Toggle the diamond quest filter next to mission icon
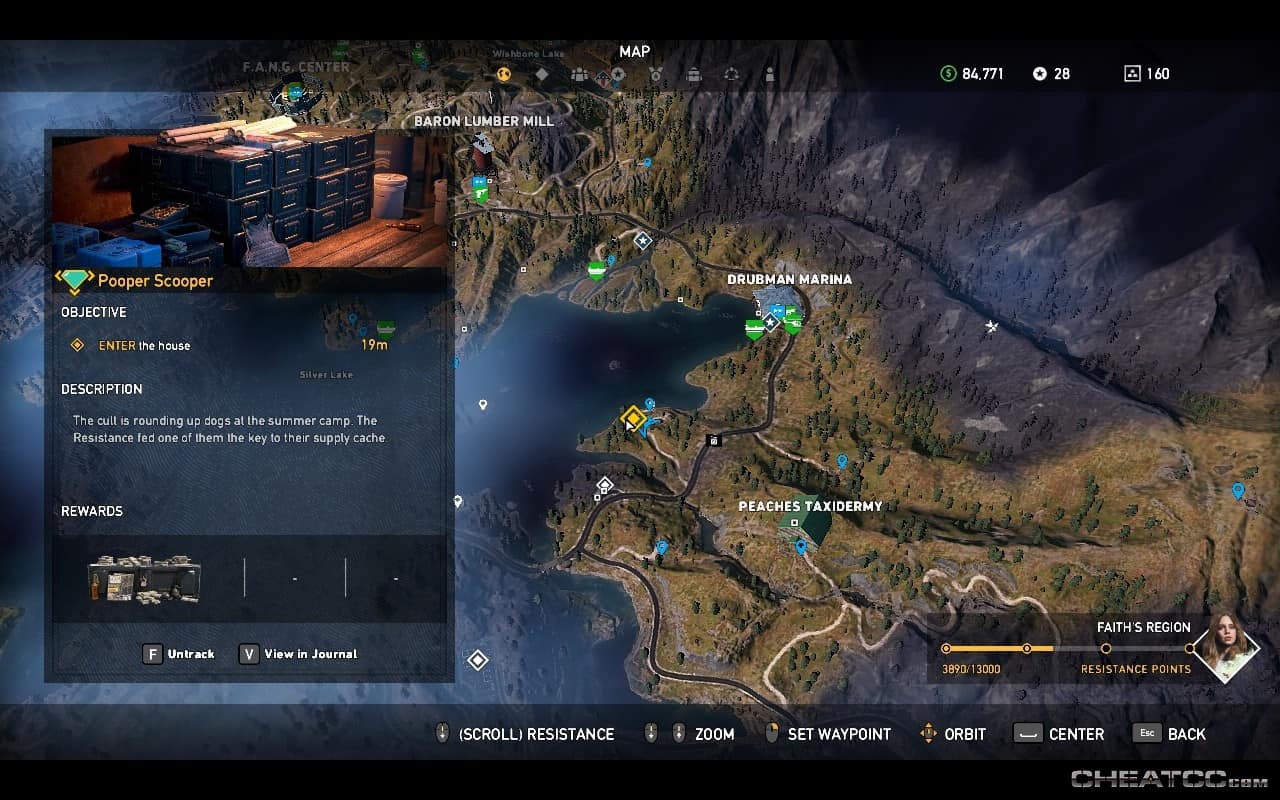 point(540,73)
